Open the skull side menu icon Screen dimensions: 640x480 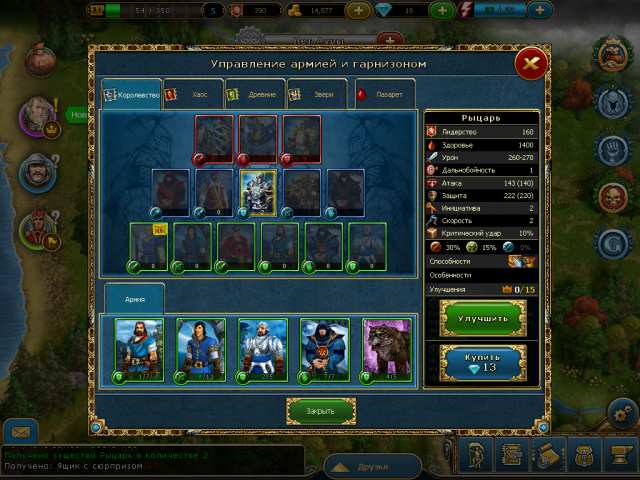612,194
